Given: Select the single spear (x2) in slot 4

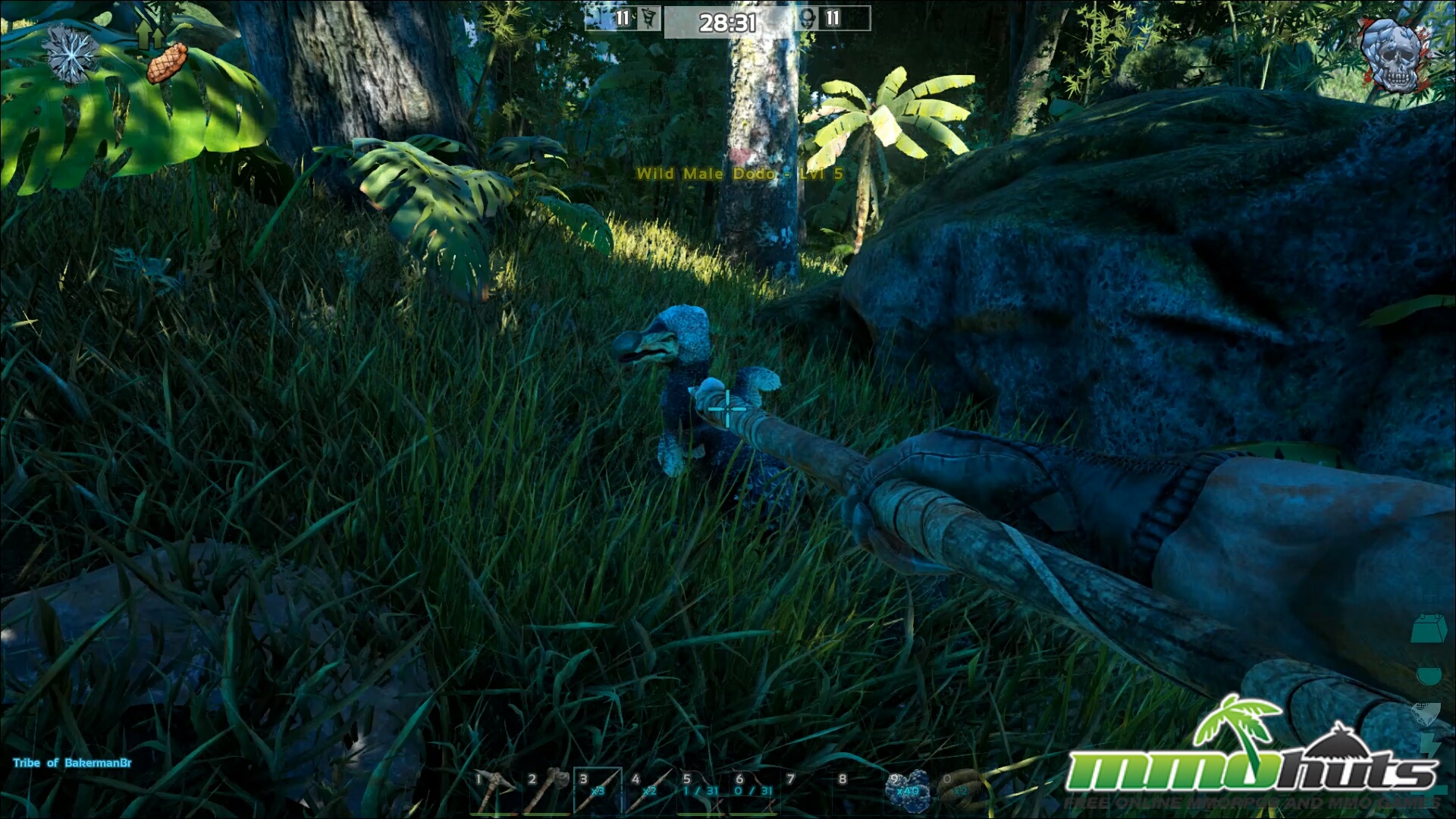Looking at the screenshot, I should pyautogui.click(x=648, y=792).
